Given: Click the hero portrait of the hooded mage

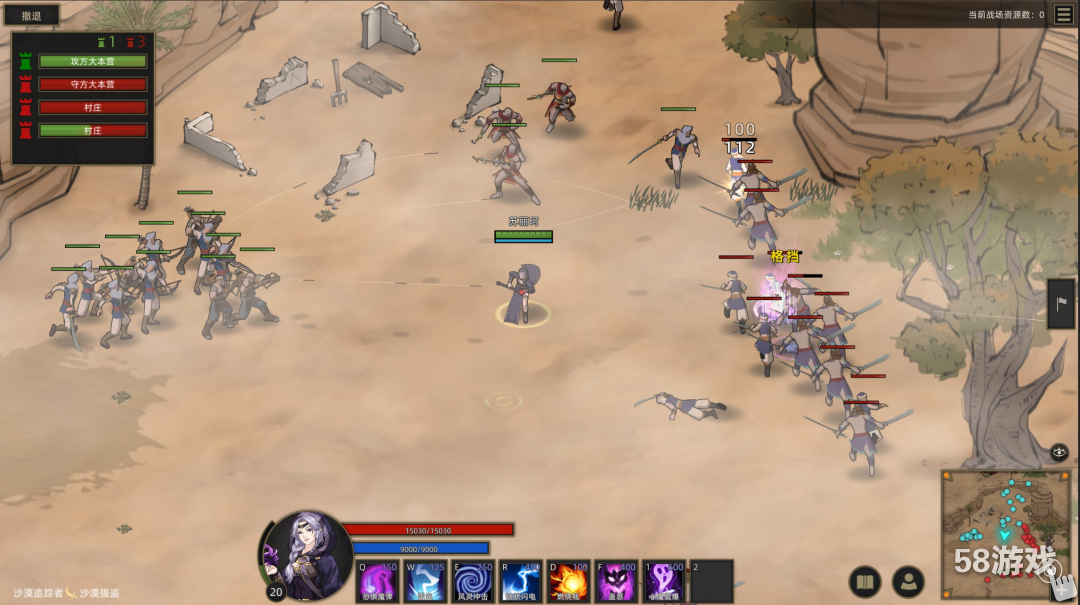Looking at the screenshot, I should (307, 554).
